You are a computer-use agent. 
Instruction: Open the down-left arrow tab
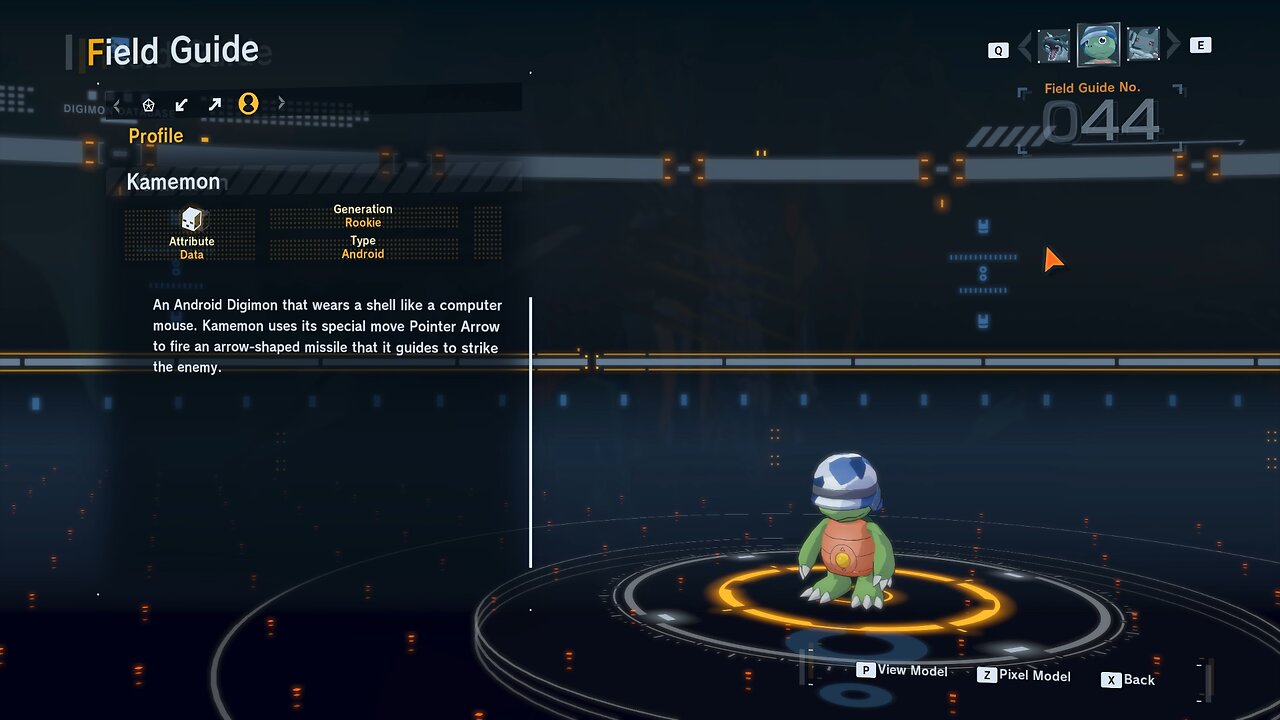pyautogui.click(x=181, y=104)
